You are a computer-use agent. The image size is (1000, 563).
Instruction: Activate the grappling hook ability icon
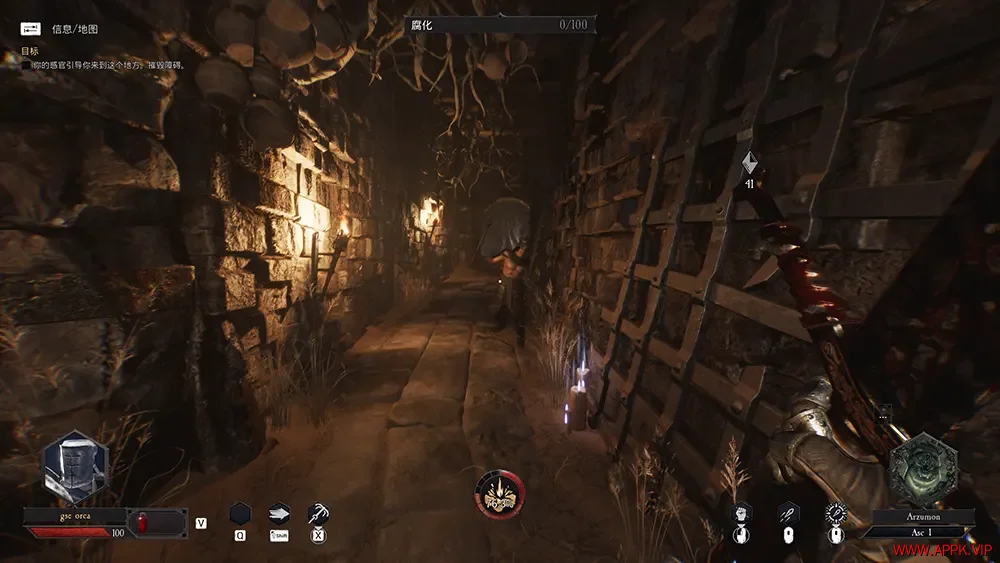(x=319, y=514)
